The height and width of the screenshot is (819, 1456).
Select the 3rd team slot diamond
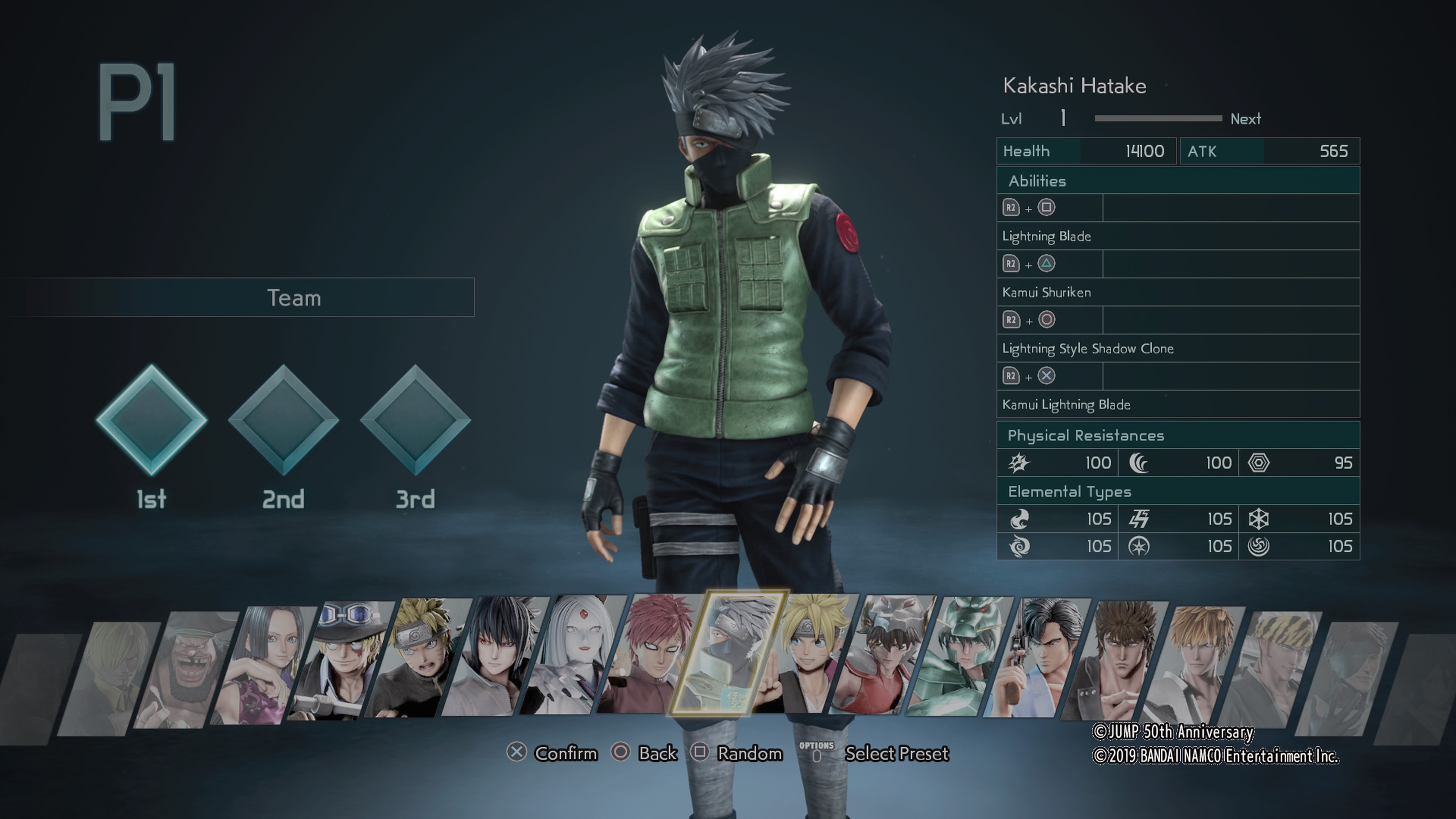416,423
